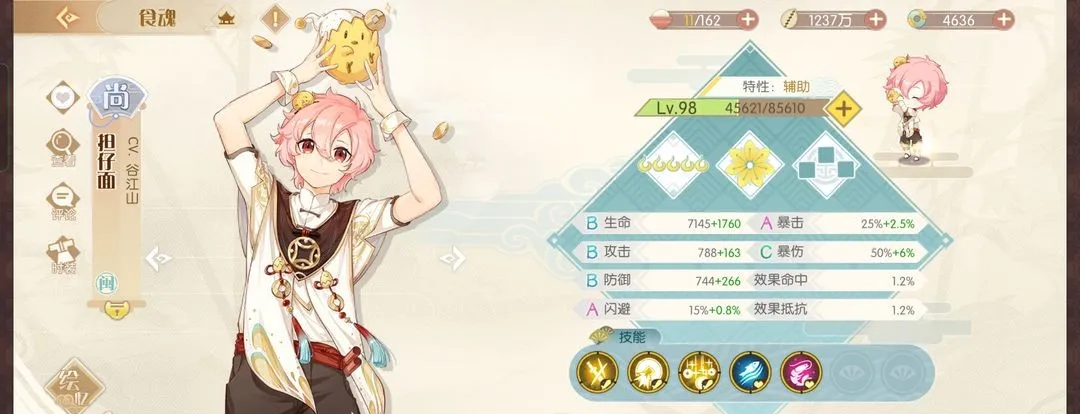Open the home pavilion icon in the header
The height and width of the screenshot is (414, 1080).
coord(226,19)
